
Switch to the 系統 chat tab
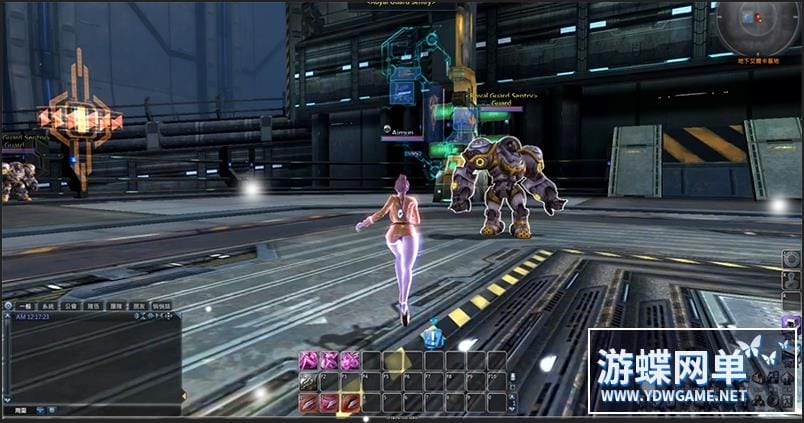tap(48, 306)
